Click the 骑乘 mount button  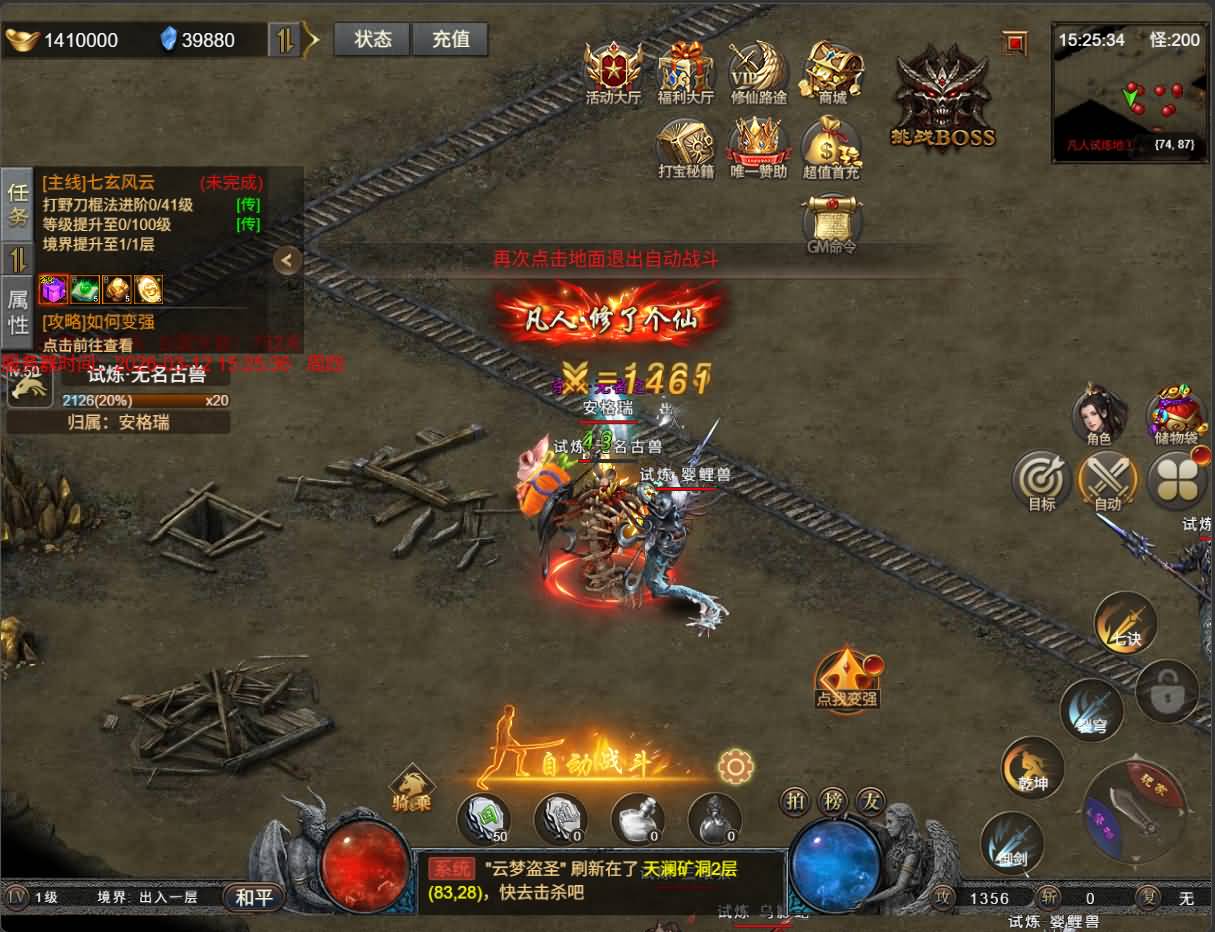point(411,787)
